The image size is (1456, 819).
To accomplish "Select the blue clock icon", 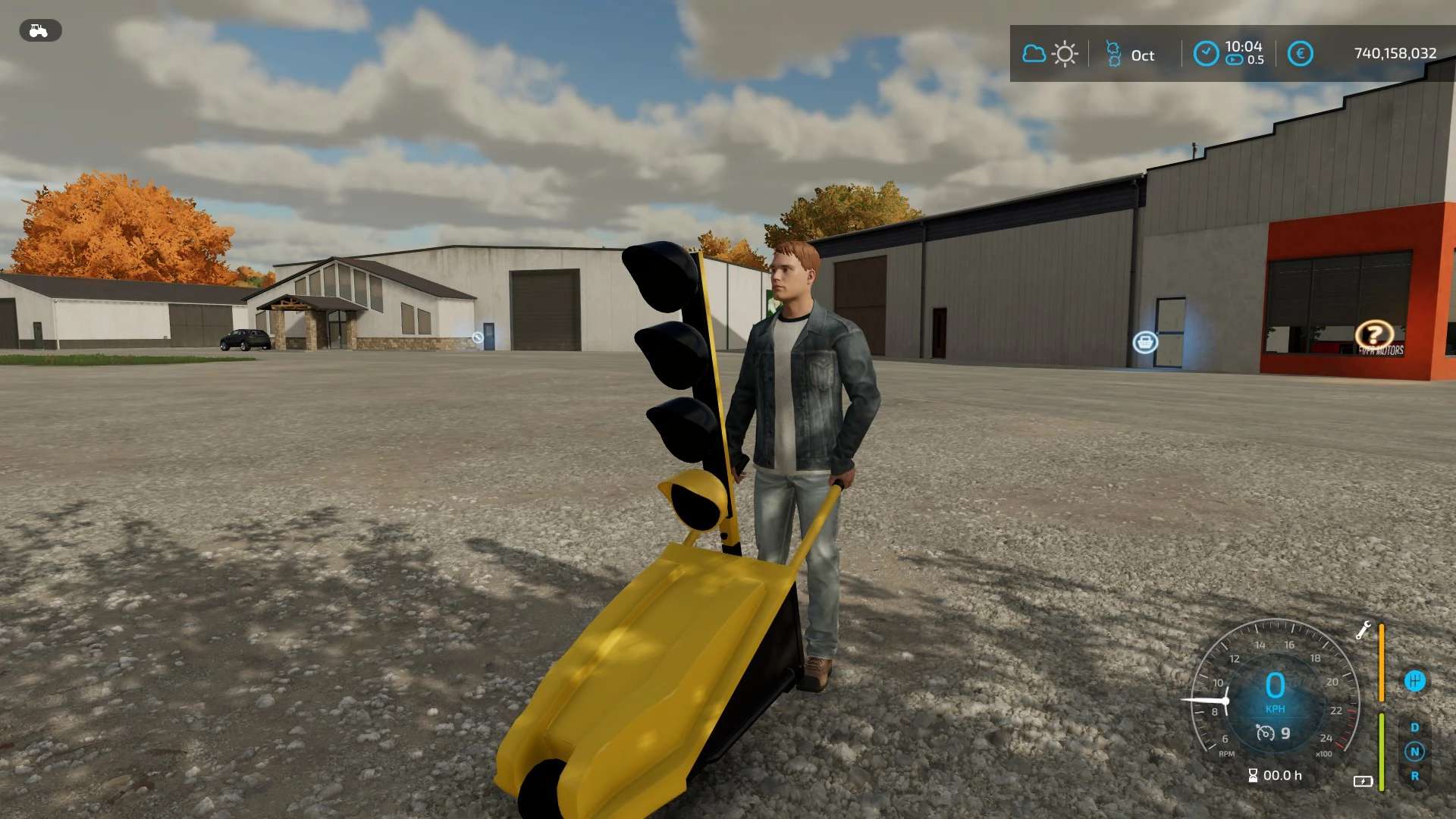I will [1206, 53].
